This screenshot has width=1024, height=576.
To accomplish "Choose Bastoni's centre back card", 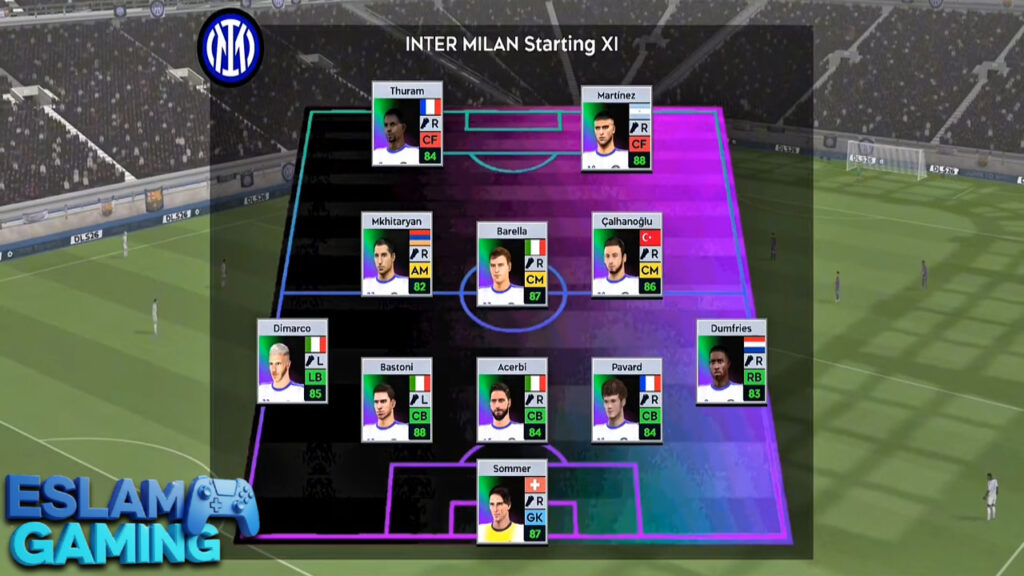I will [x=397, y=400].
